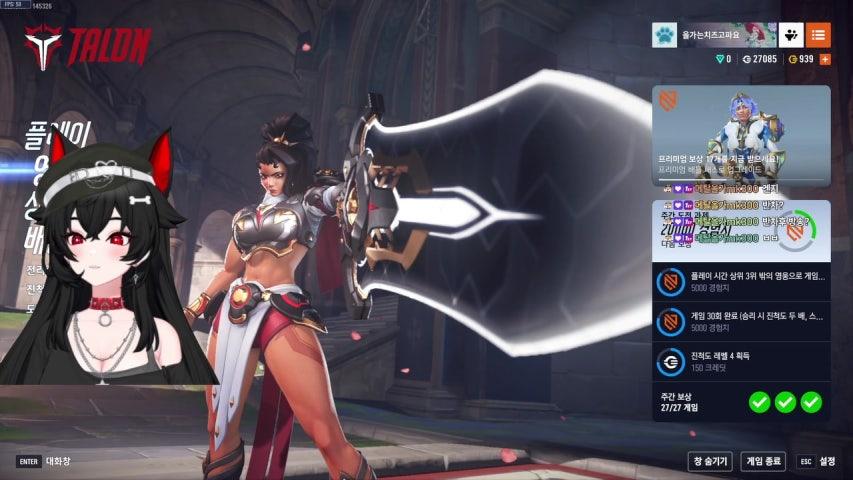Click the 창 숨기기 hide window button
853x480 pixels.
(710, 461)
